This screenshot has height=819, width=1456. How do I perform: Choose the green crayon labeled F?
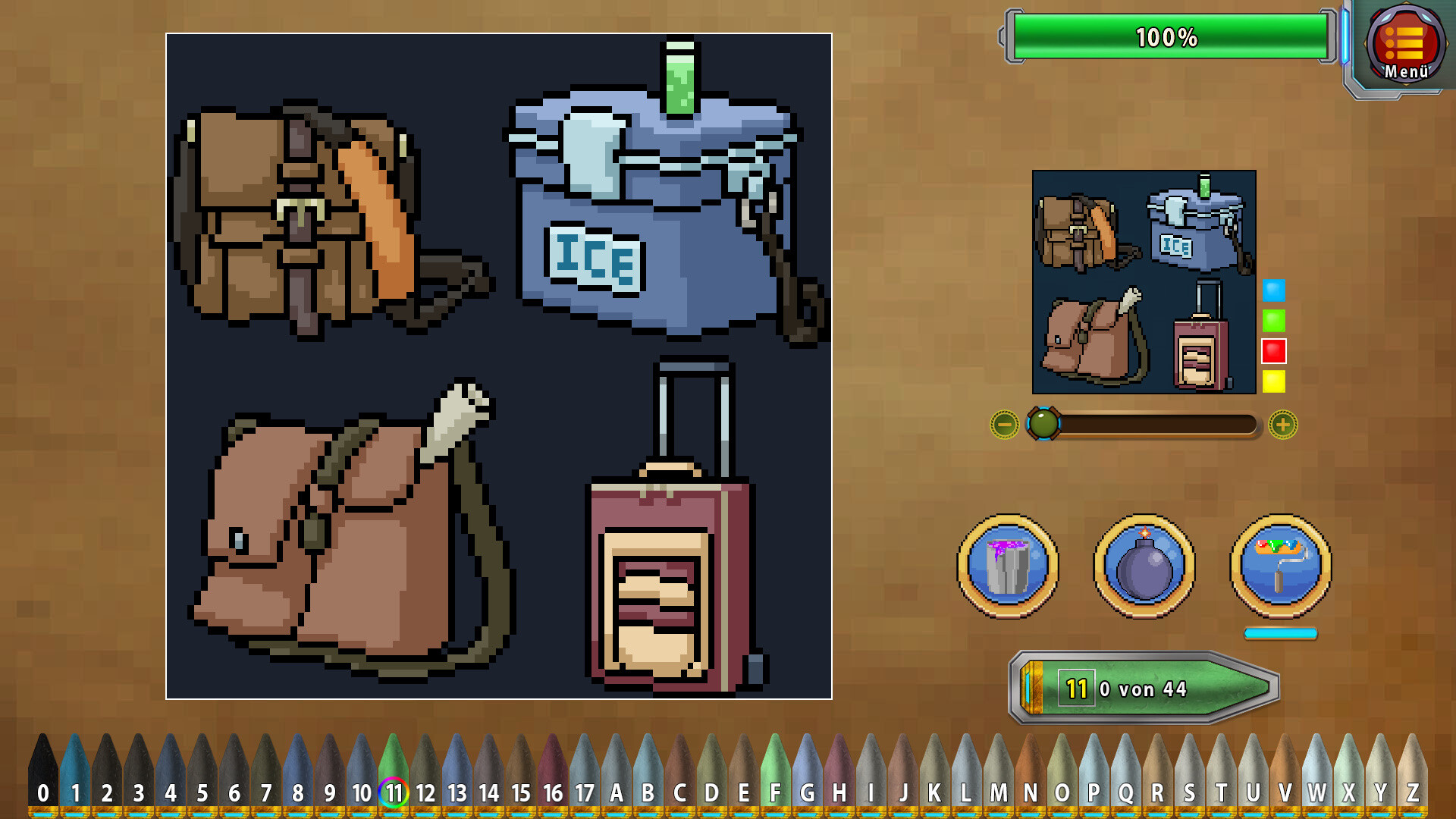[x=776, y=792]
